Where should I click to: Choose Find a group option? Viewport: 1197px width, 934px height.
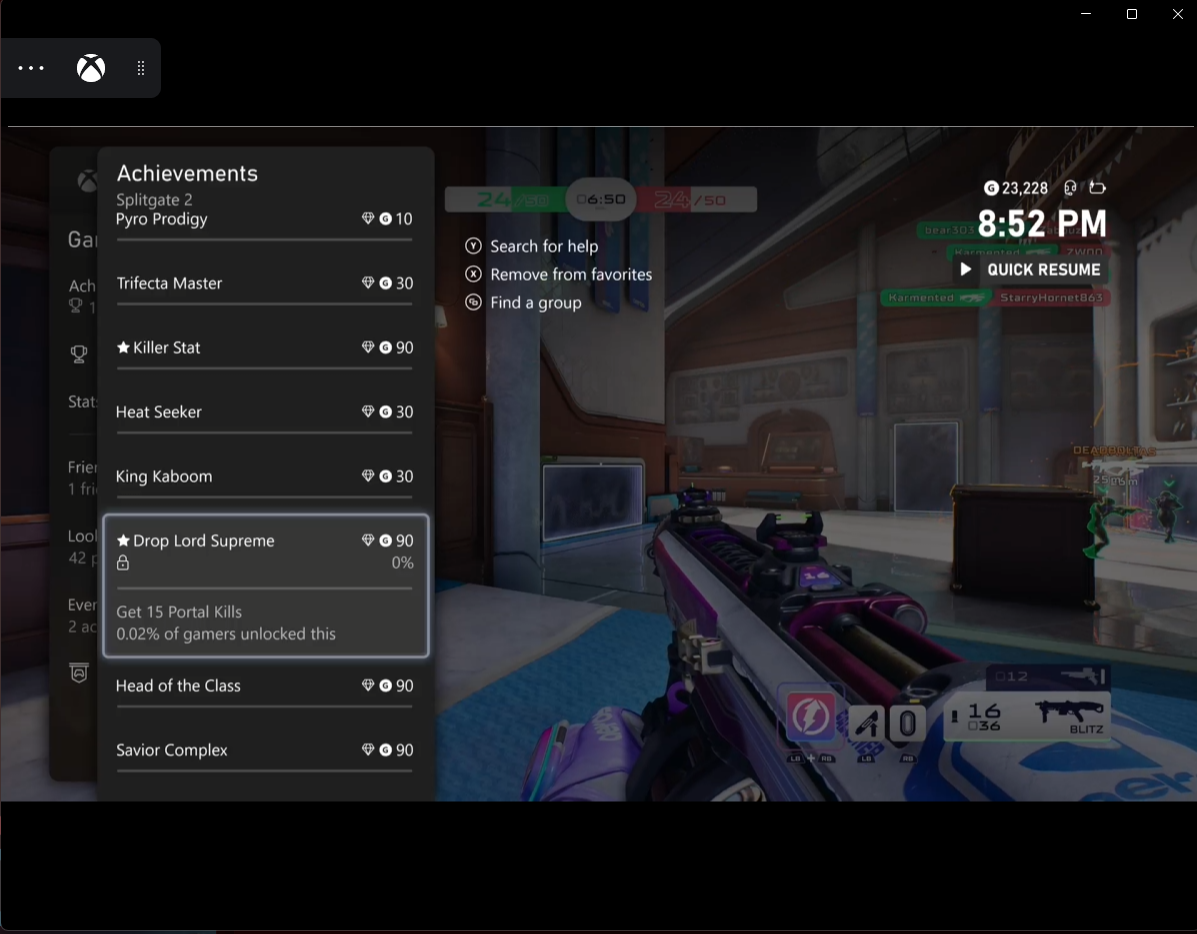[535, 302]
